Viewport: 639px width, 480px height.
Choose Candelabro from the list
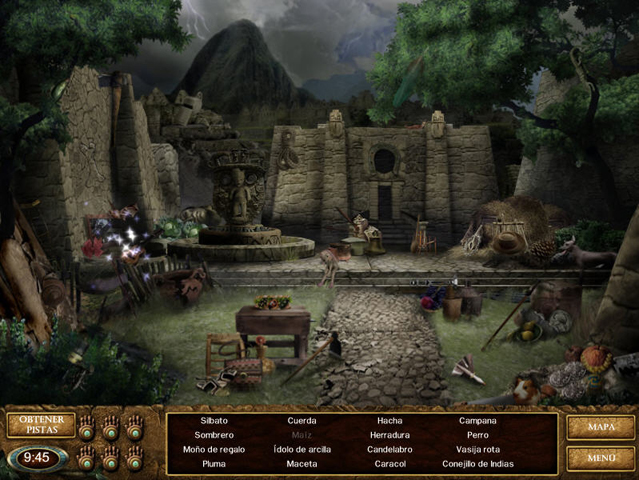(x=389, y=450)
